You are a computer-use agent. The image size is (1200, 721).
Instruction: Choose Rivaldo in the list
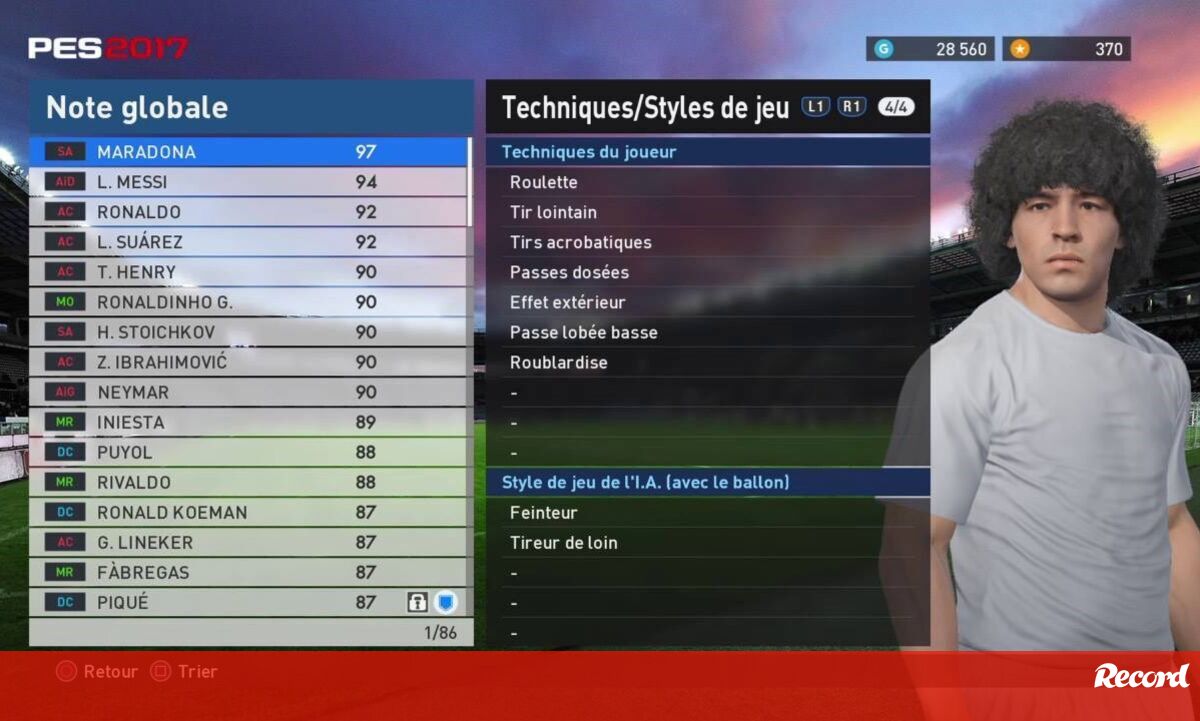pyautogui.click(x=250, y=482)
